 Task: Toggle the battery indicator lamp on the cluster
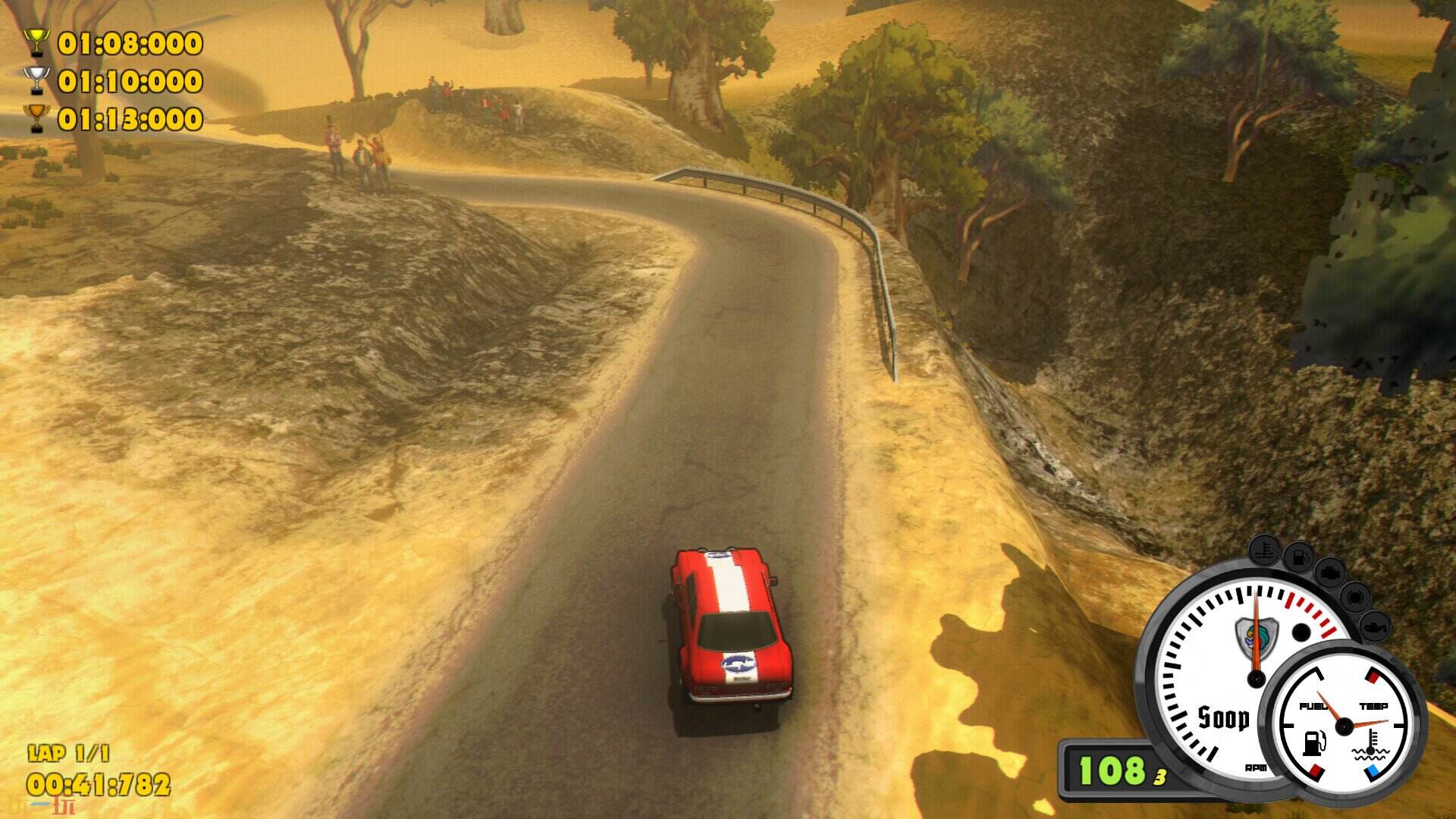point(1354,598)
